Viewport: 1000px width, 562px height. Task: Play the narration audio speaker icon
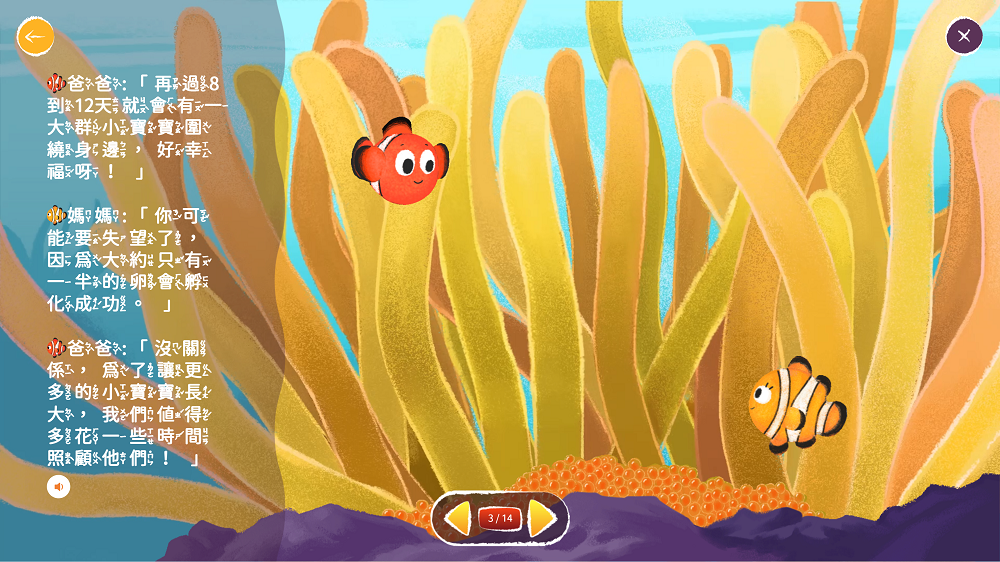pyautogui.click(x=59, y=487)
